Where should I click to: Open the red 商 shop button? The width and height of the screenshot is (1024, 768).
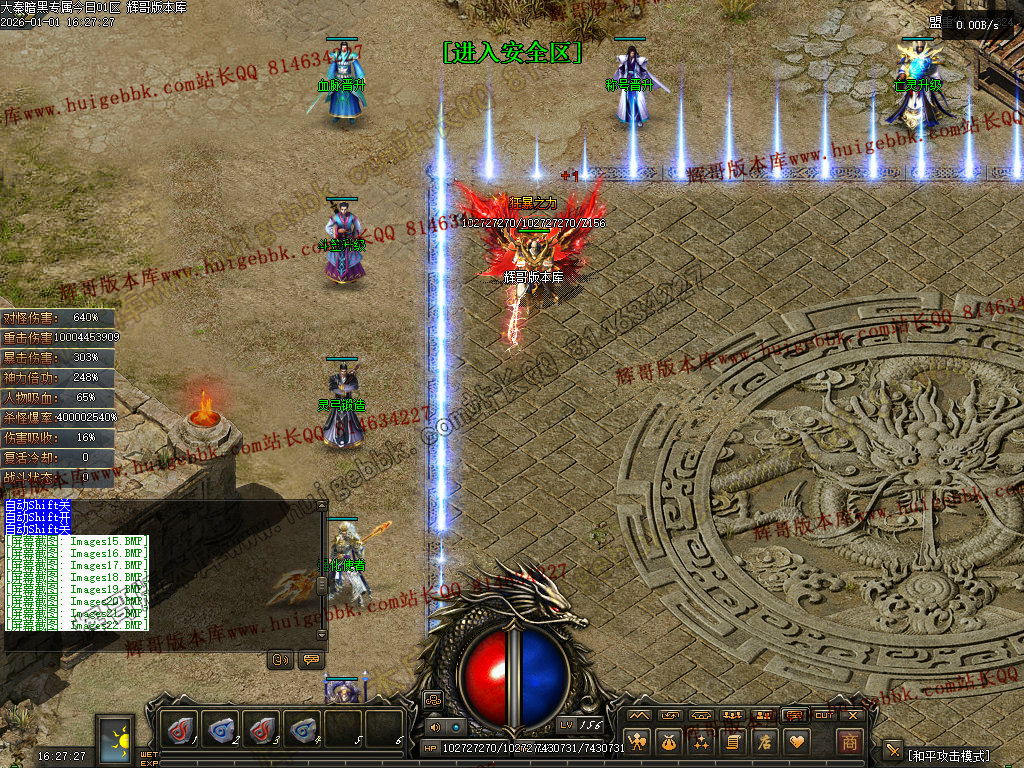pos(849,742)
